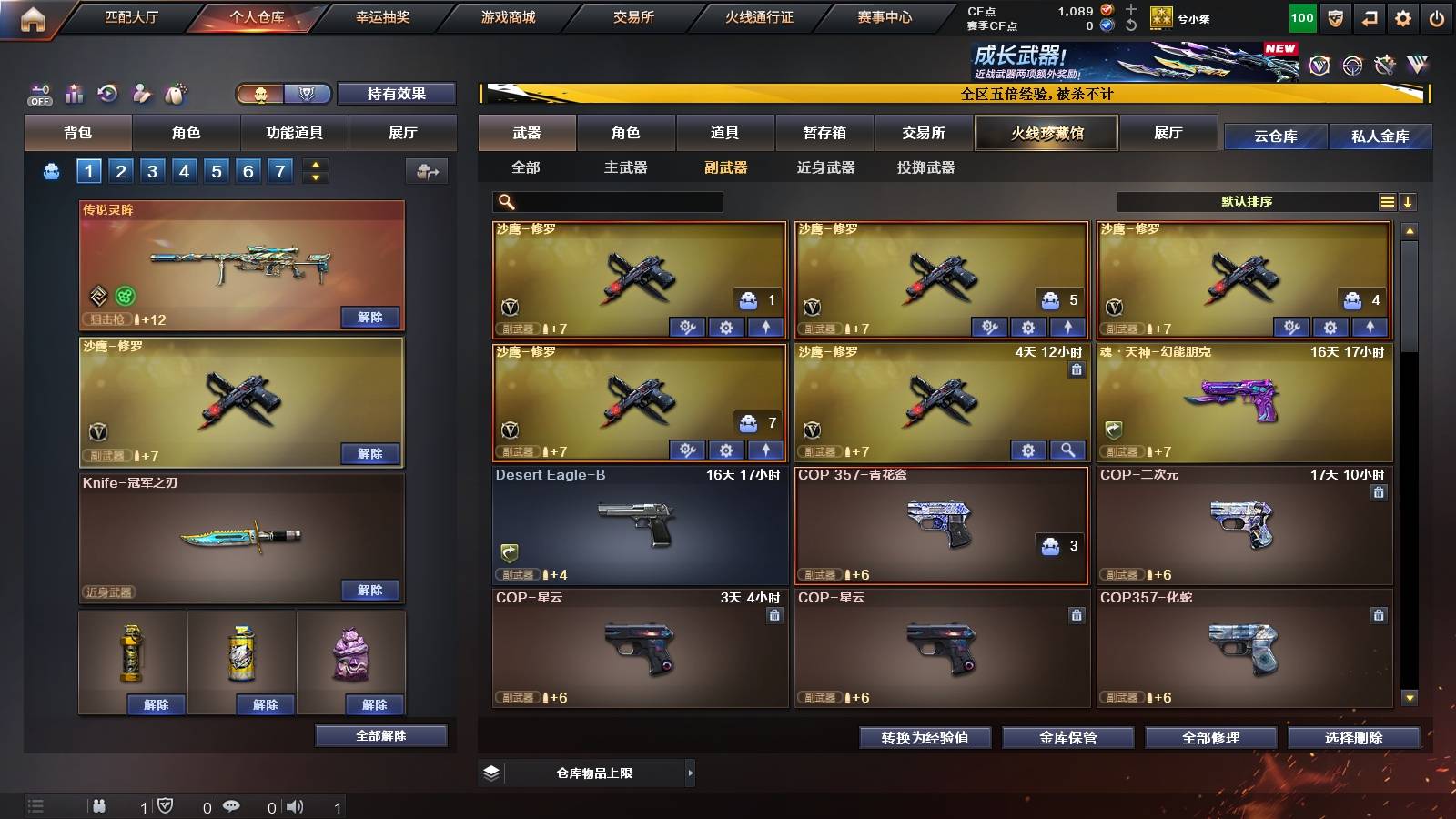Click the pet egg icon in left toolbar

(176, 94)
